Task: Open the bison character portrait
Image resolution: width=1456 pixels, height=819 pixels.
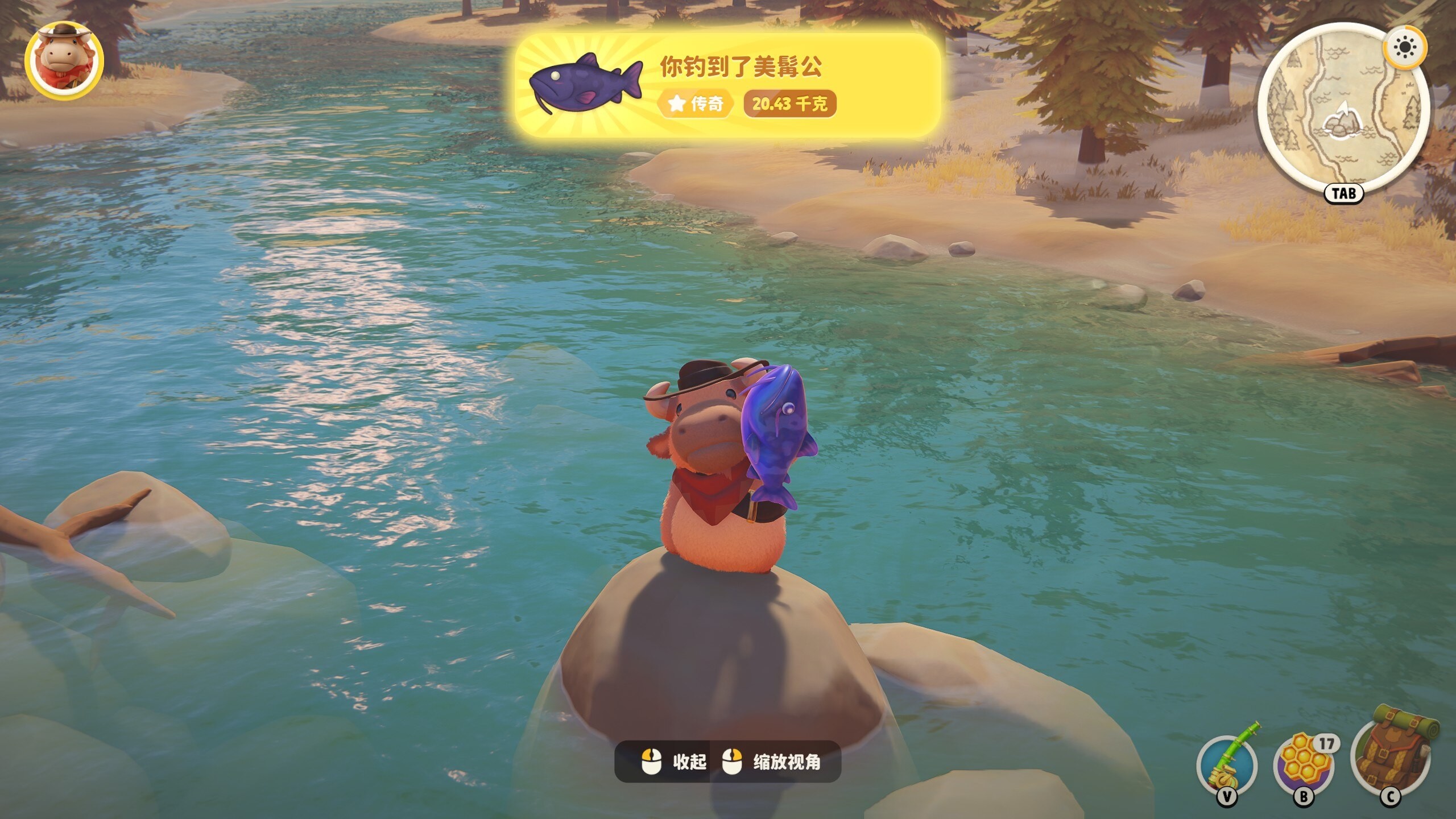Action: click(64, 61)
